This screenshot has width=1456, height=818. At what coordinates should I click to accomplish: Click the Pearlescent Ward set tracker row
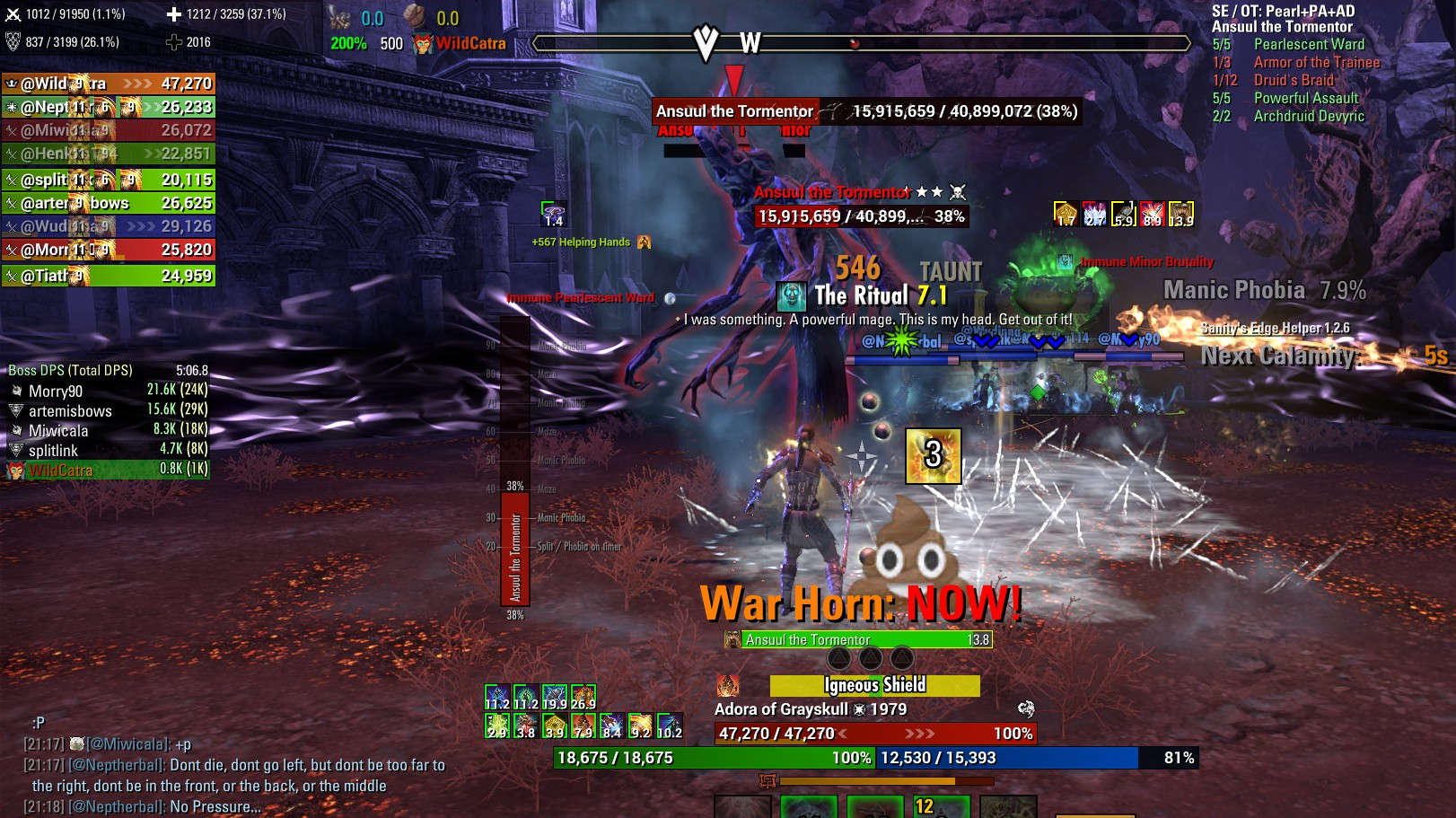pos(1308,44)
